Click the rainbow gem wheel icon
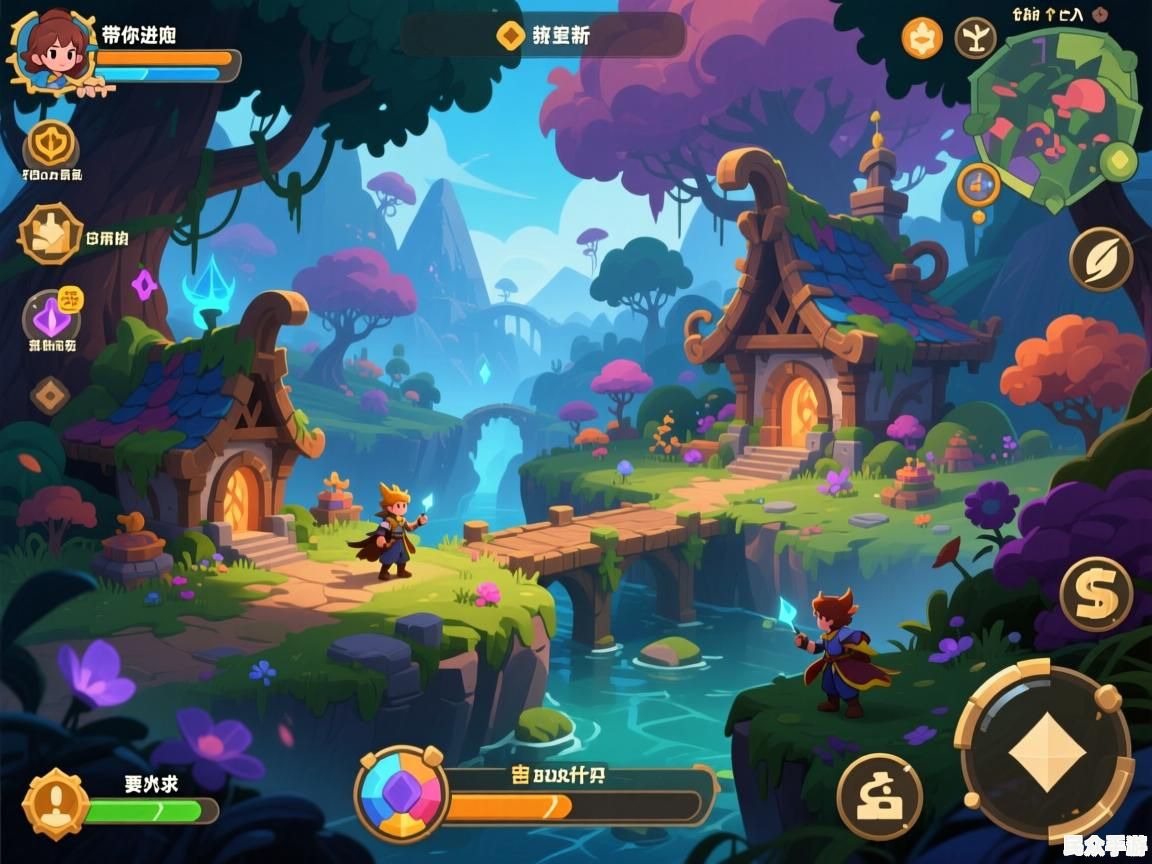 (x=401, y=794)
